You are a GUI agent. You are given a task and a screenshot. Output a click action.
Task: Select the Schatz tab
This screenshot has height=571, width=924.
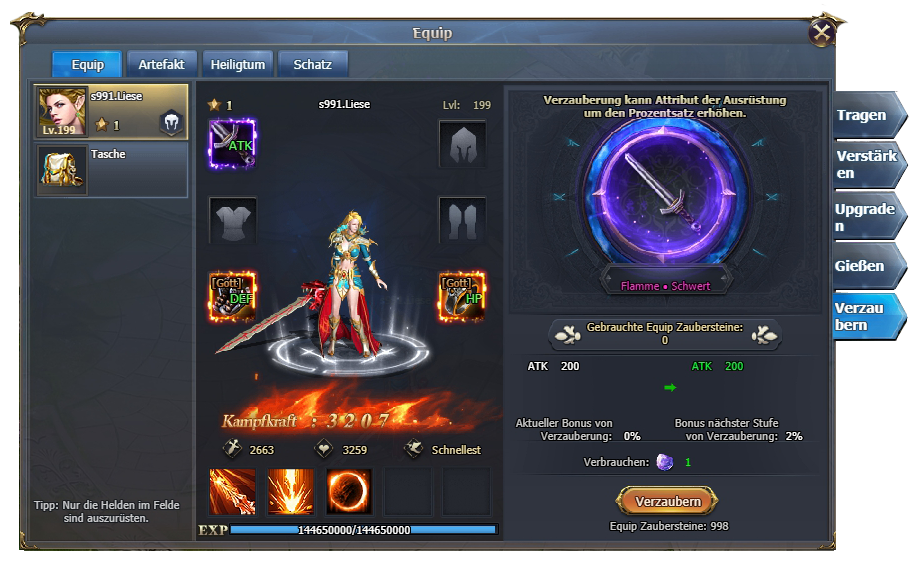(x=312, y=64)
